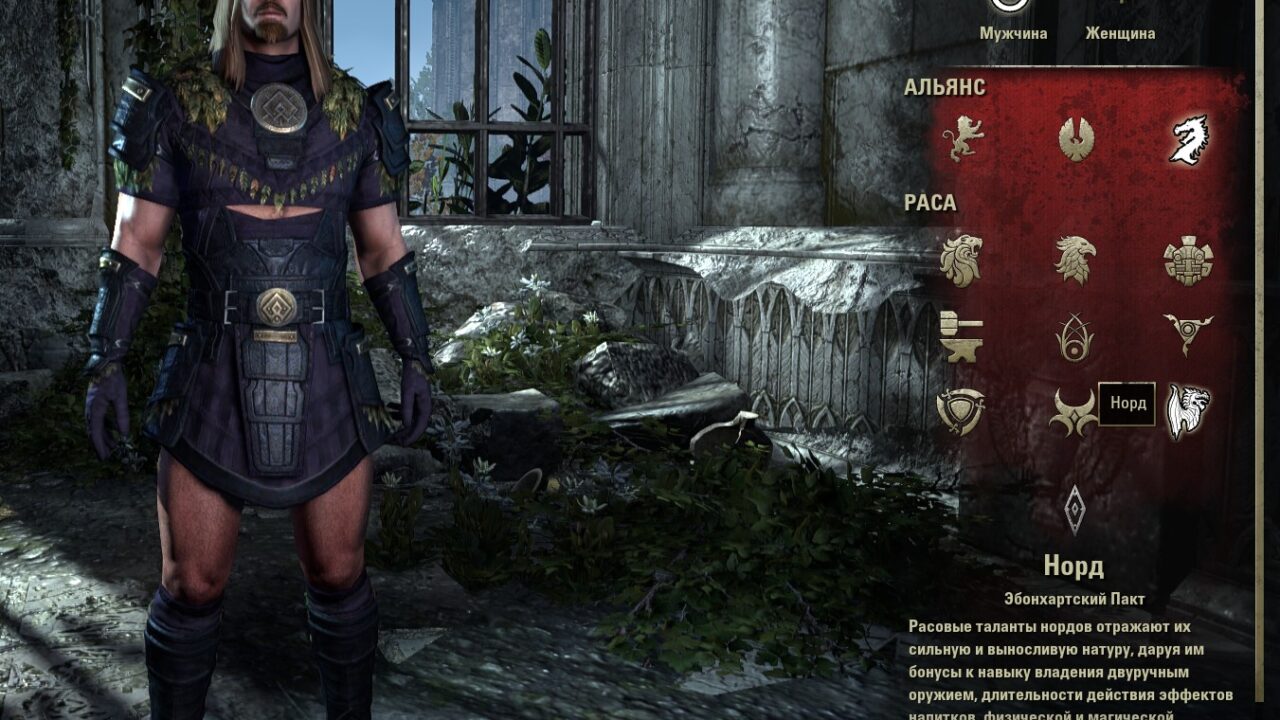Select the shield-shaped race icon
The height and width of the screenshot is (720, 1280).
(961, 411)
